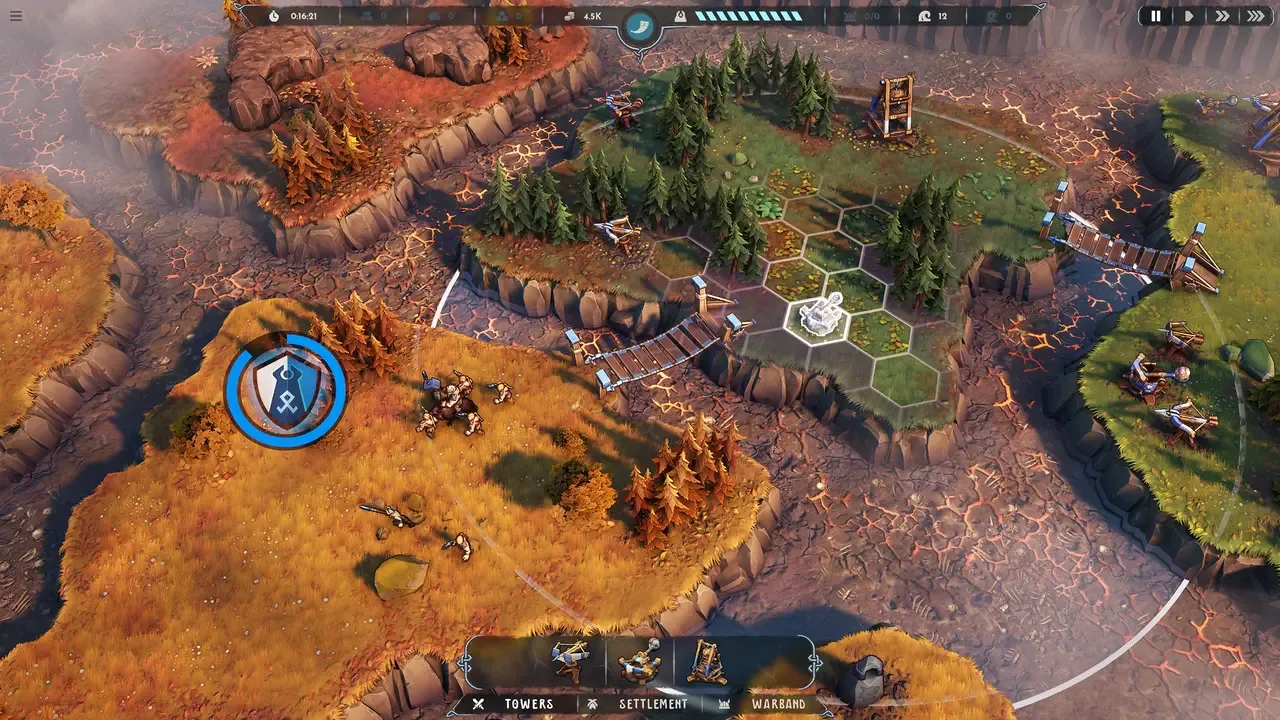
Task: Select the ballista tower to build
Action: point(571,661)
